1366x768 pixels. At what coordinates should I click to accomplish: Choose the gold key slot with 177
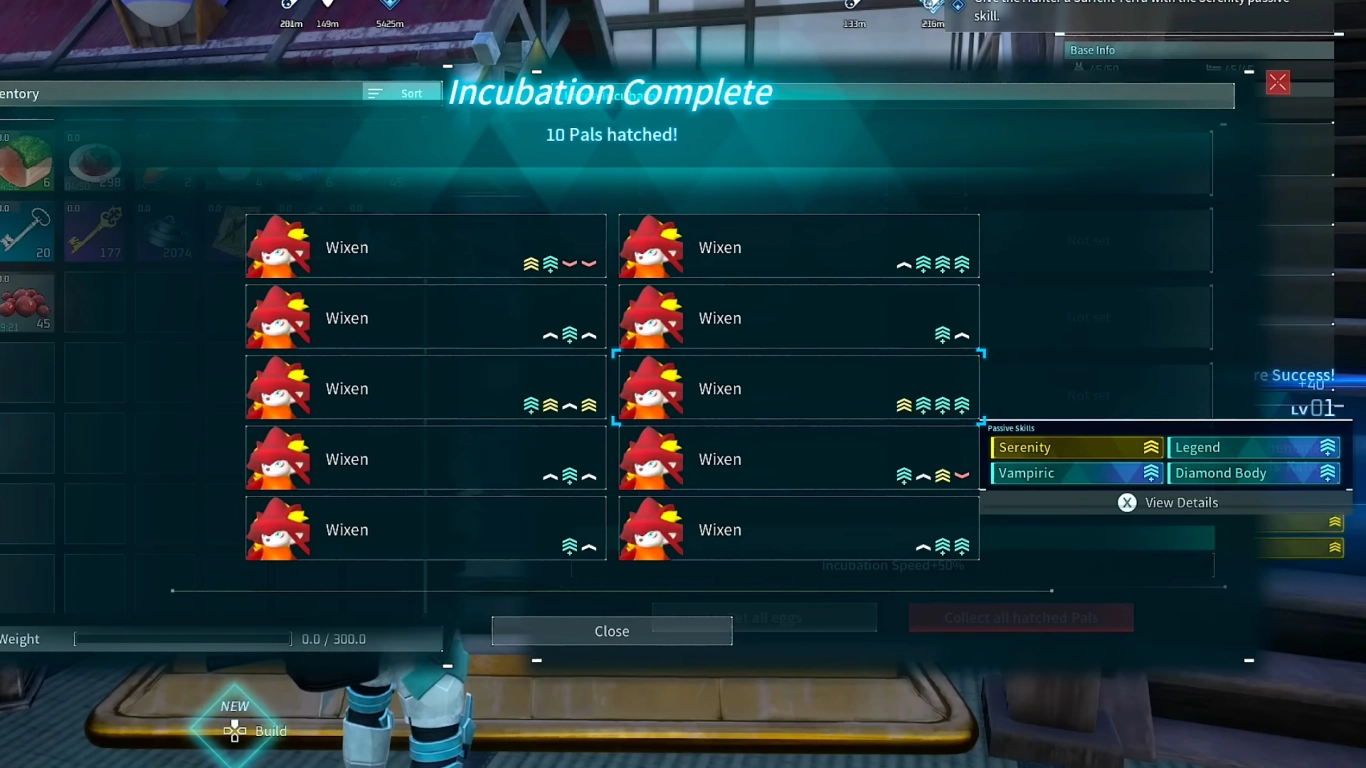94,232
